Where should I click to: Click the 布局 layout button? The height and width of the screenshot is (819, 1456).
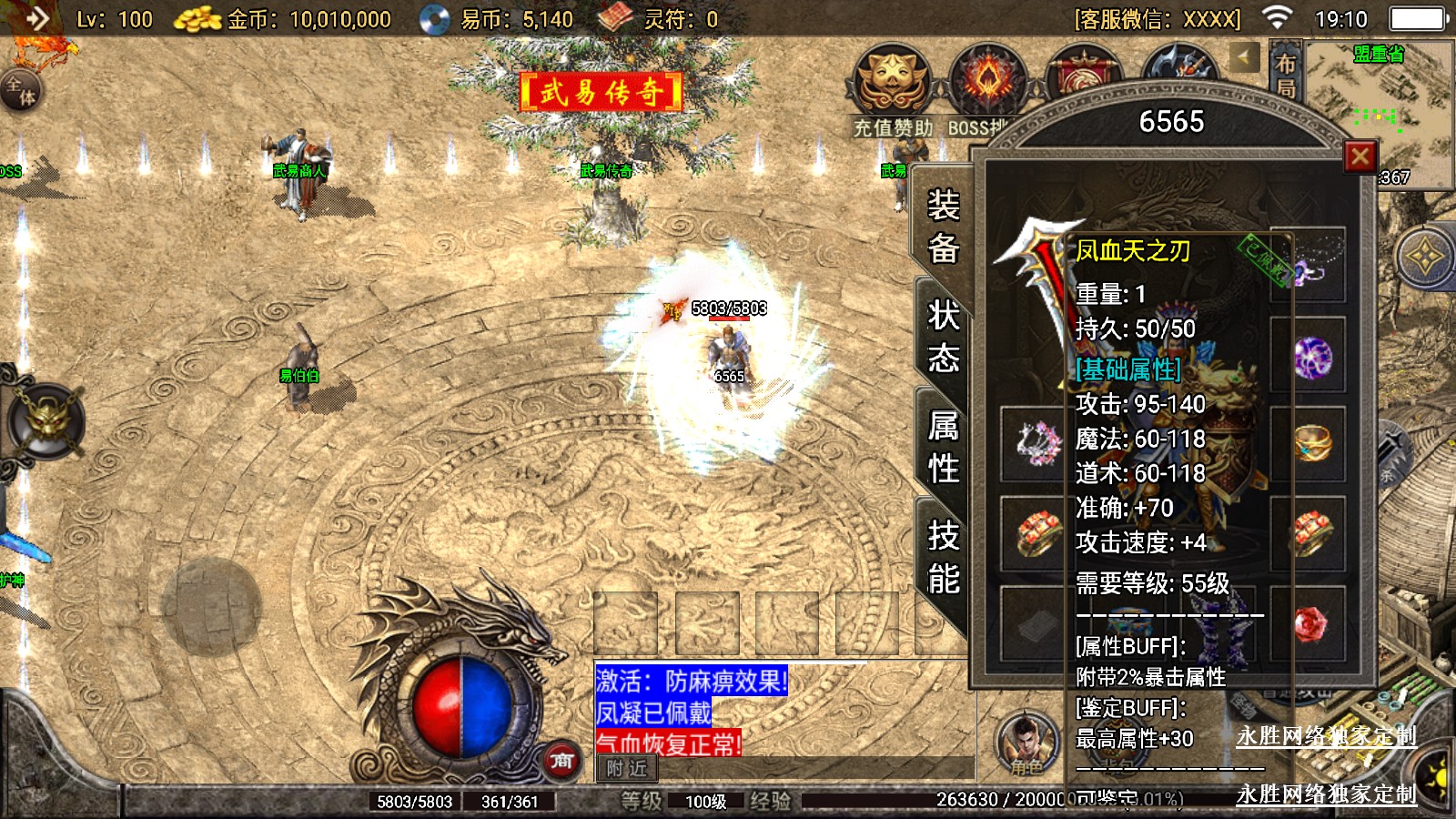click(x=1285, y=75)
